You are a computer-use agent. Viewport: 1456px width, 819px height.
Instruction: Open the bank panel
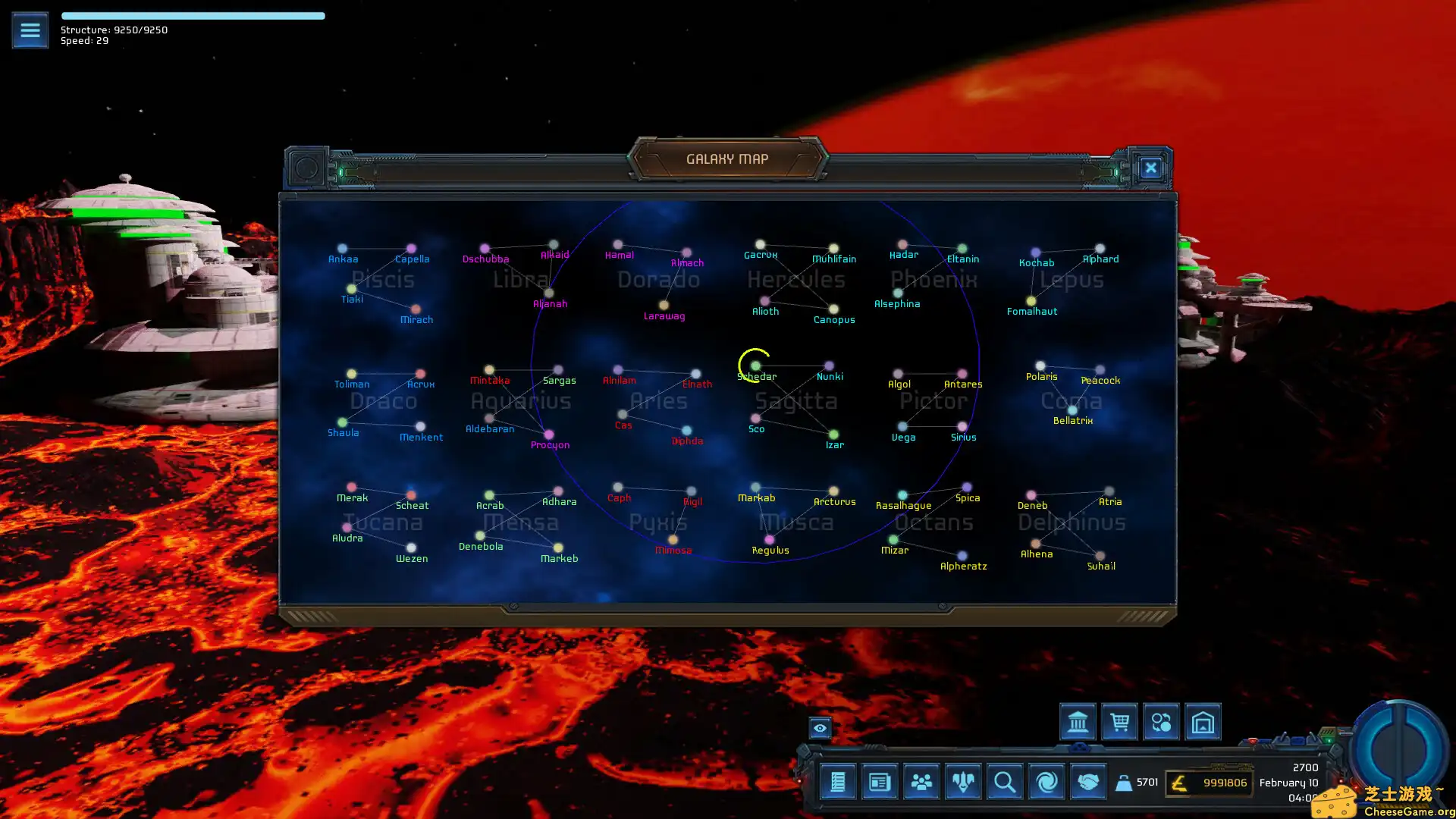(x=1078, y=722)
